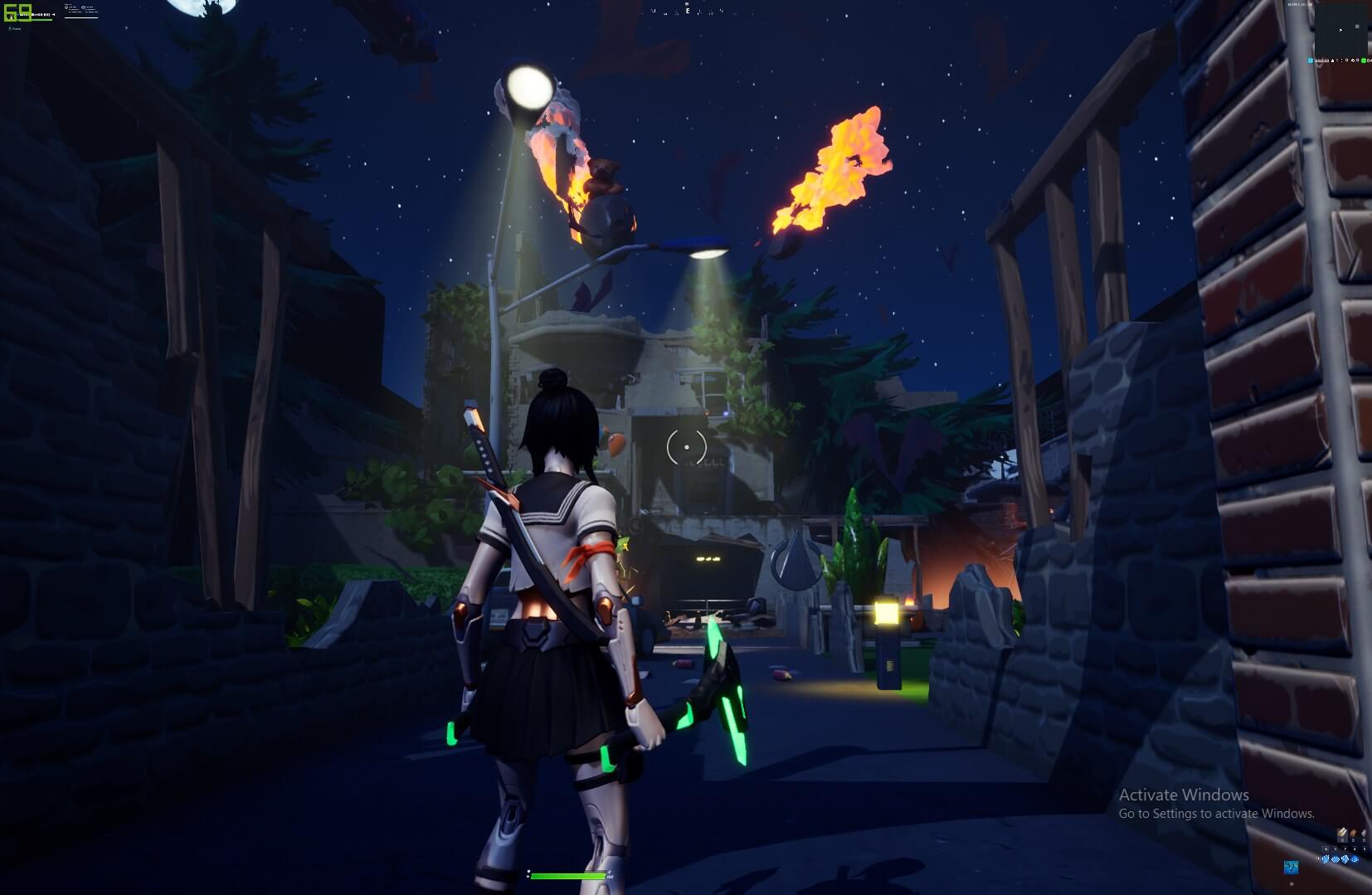Toggle the voice chat speaker indicator
Screen dimensions: 1372x895
1353,61
